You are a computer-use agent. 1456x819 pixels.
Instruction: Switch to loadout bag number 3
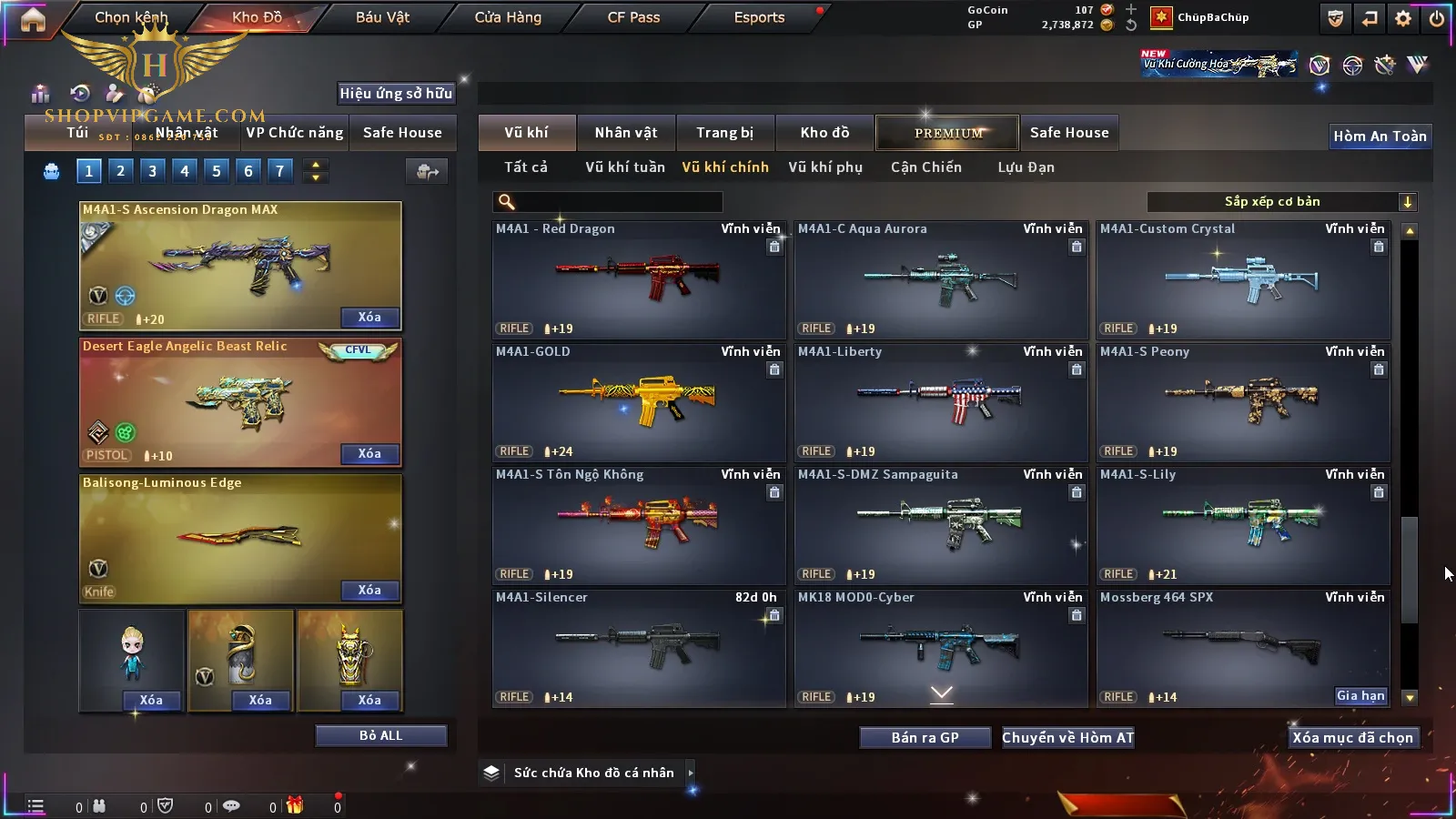point(152,171)
